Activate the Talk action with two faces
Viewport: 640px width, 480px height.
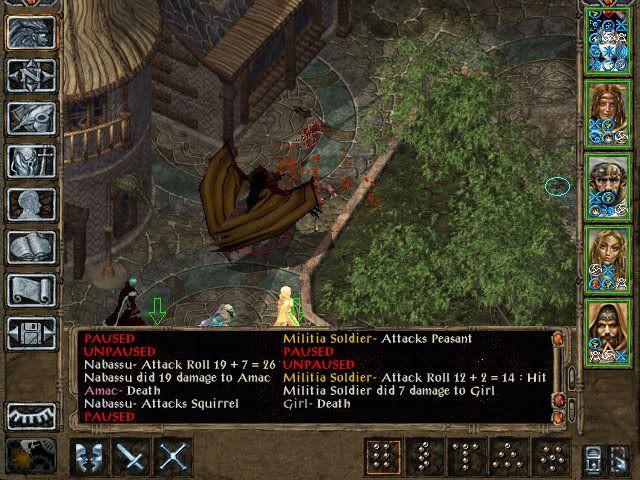pyautogui.click(x=90, y=457)
